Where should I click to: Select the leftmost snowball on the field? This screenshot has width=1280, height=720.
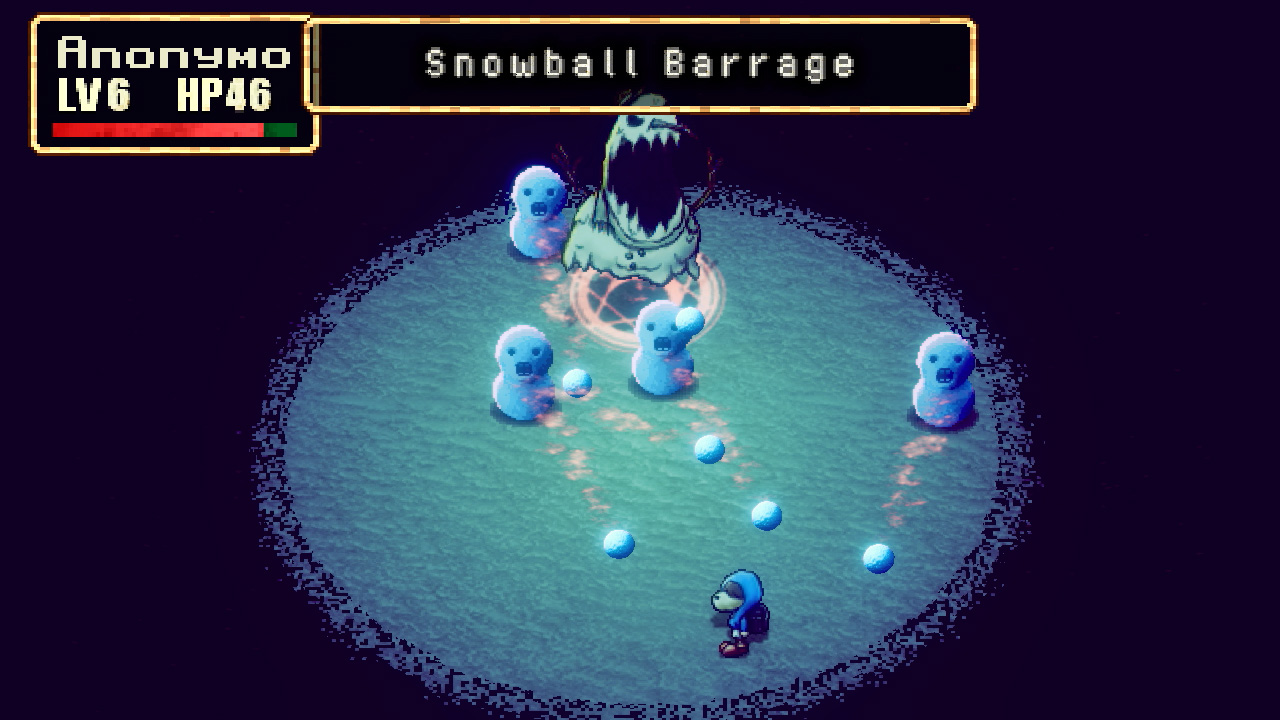point(575,384)
